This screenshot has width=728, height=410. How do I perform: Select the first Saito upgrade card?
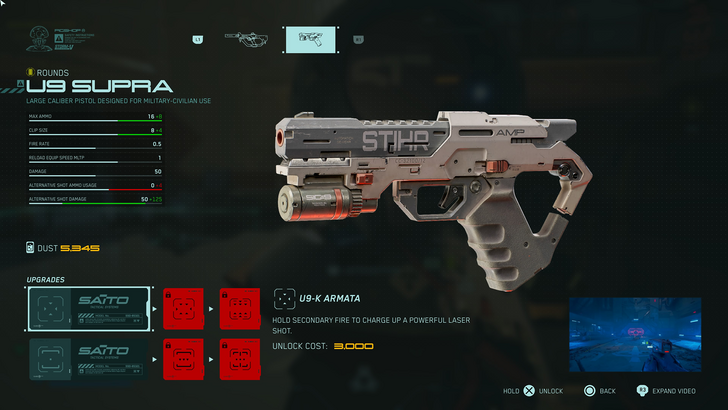[90, 307]
